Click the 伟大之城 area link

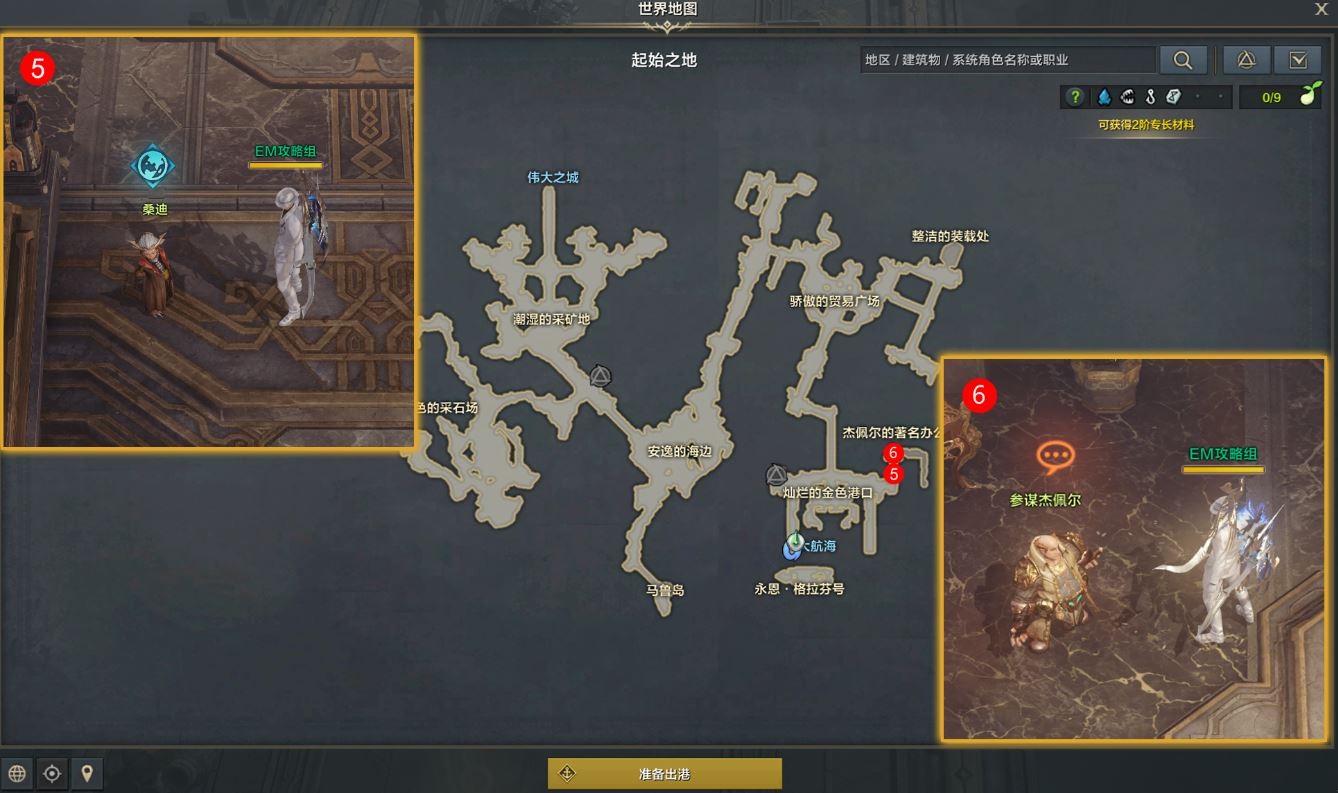pos(553,178)
